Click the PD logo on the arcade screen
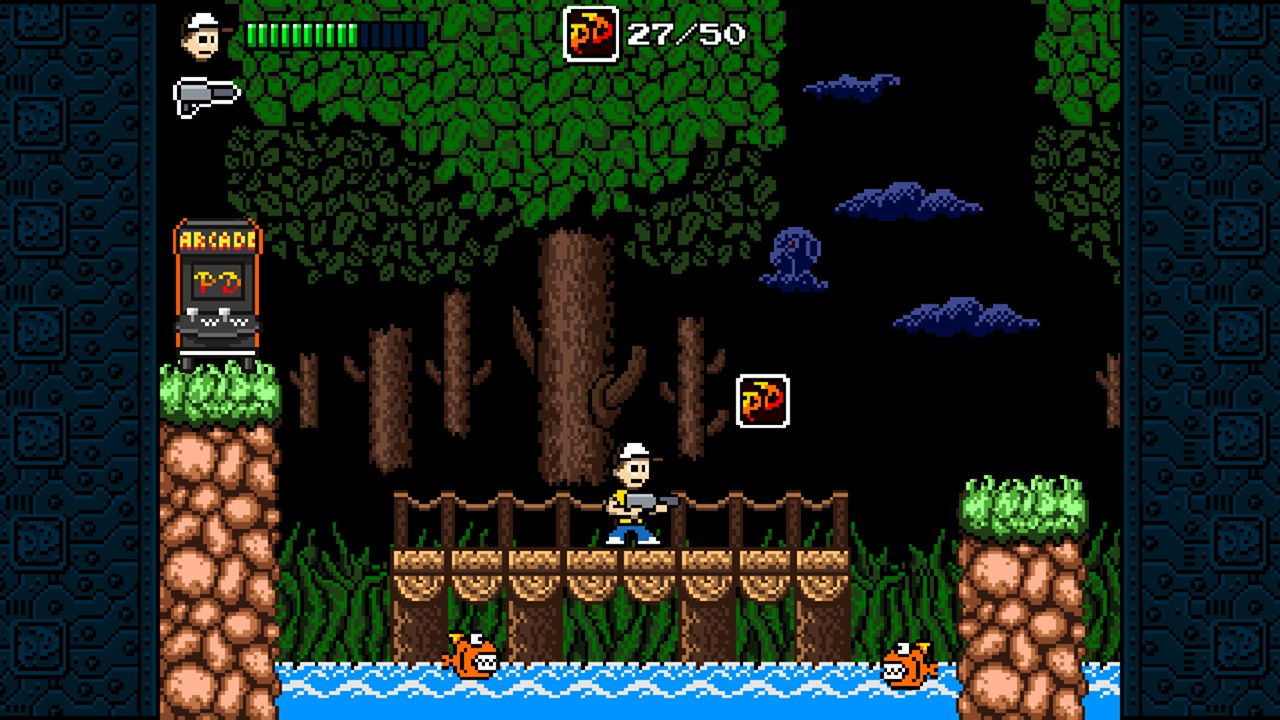 (x=217, y=281)
